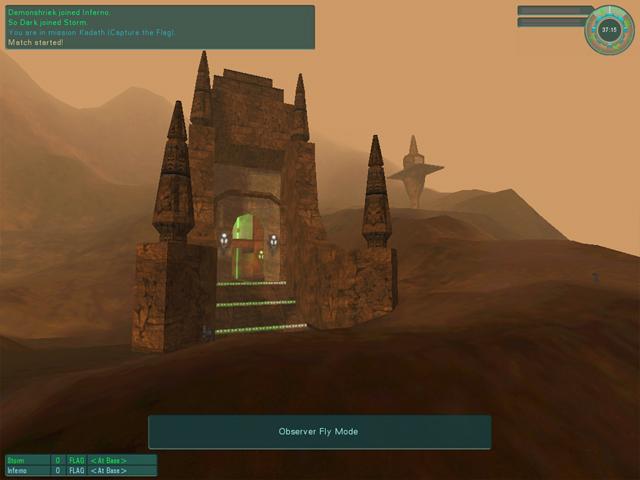
Task: Click the circular compass dial
Action: click(609, 30)
